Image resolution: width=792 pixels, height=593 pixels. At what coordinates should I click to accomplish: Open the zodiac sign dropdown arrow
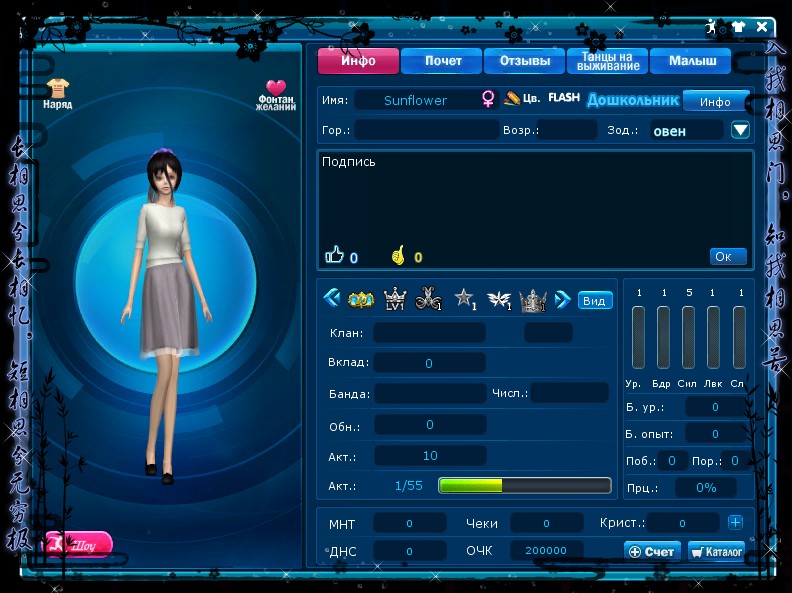pos(740,130)
